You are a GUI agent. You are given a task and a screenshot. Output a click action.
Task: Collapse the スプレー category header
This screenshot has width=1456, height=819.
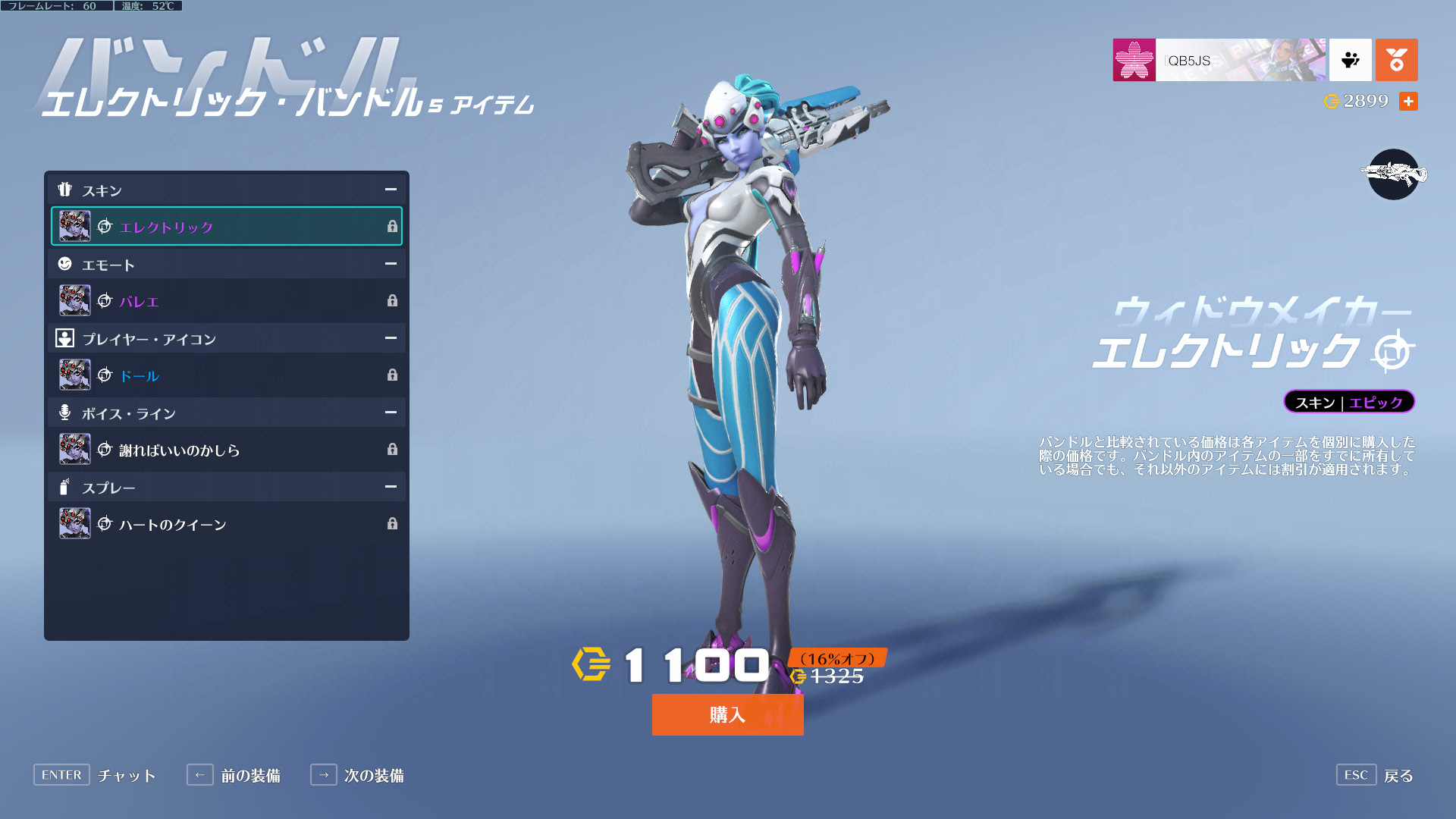(391, 487)
